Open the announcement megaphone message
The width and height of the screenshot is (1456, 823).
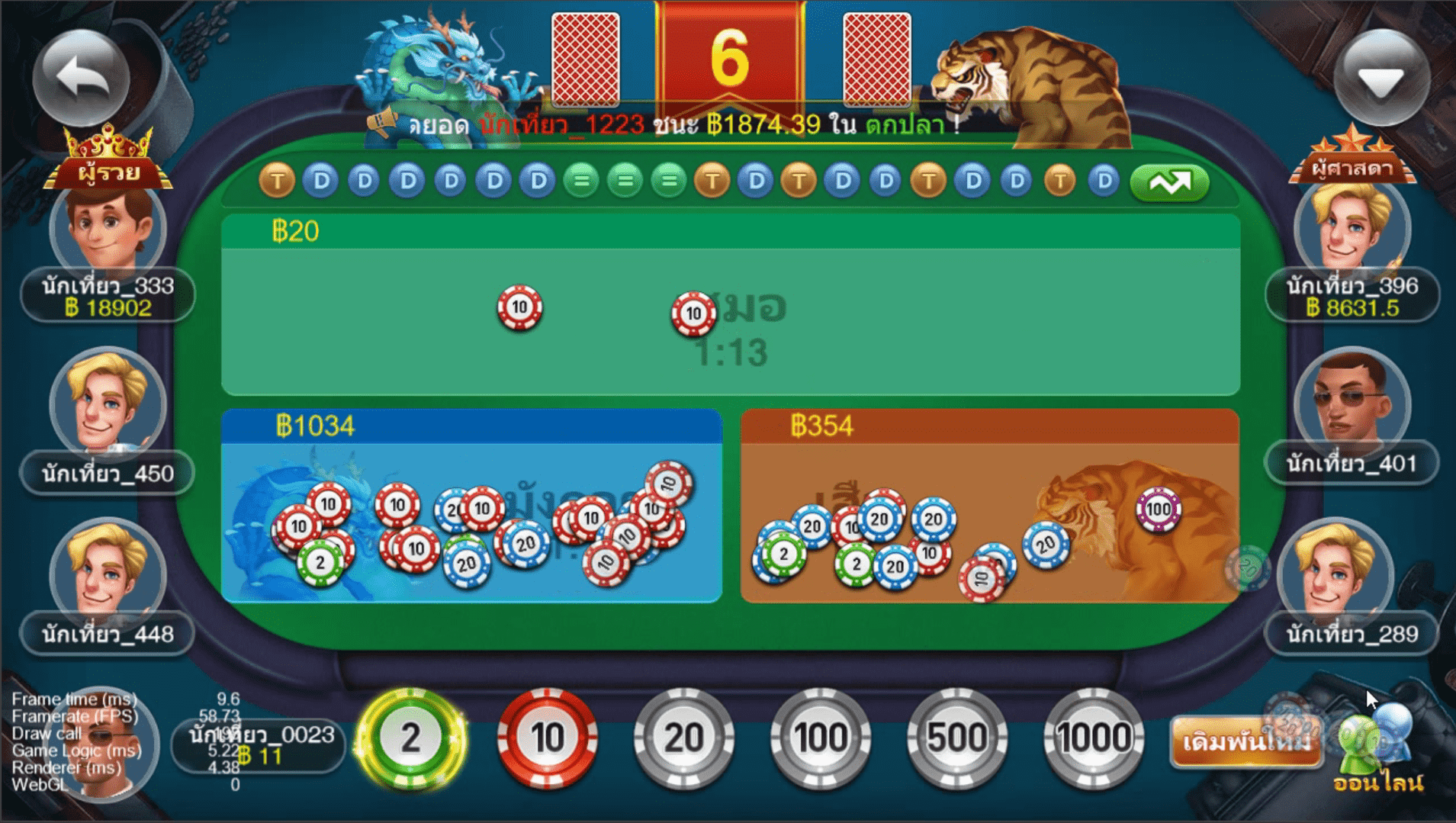(x=384, y=122)
